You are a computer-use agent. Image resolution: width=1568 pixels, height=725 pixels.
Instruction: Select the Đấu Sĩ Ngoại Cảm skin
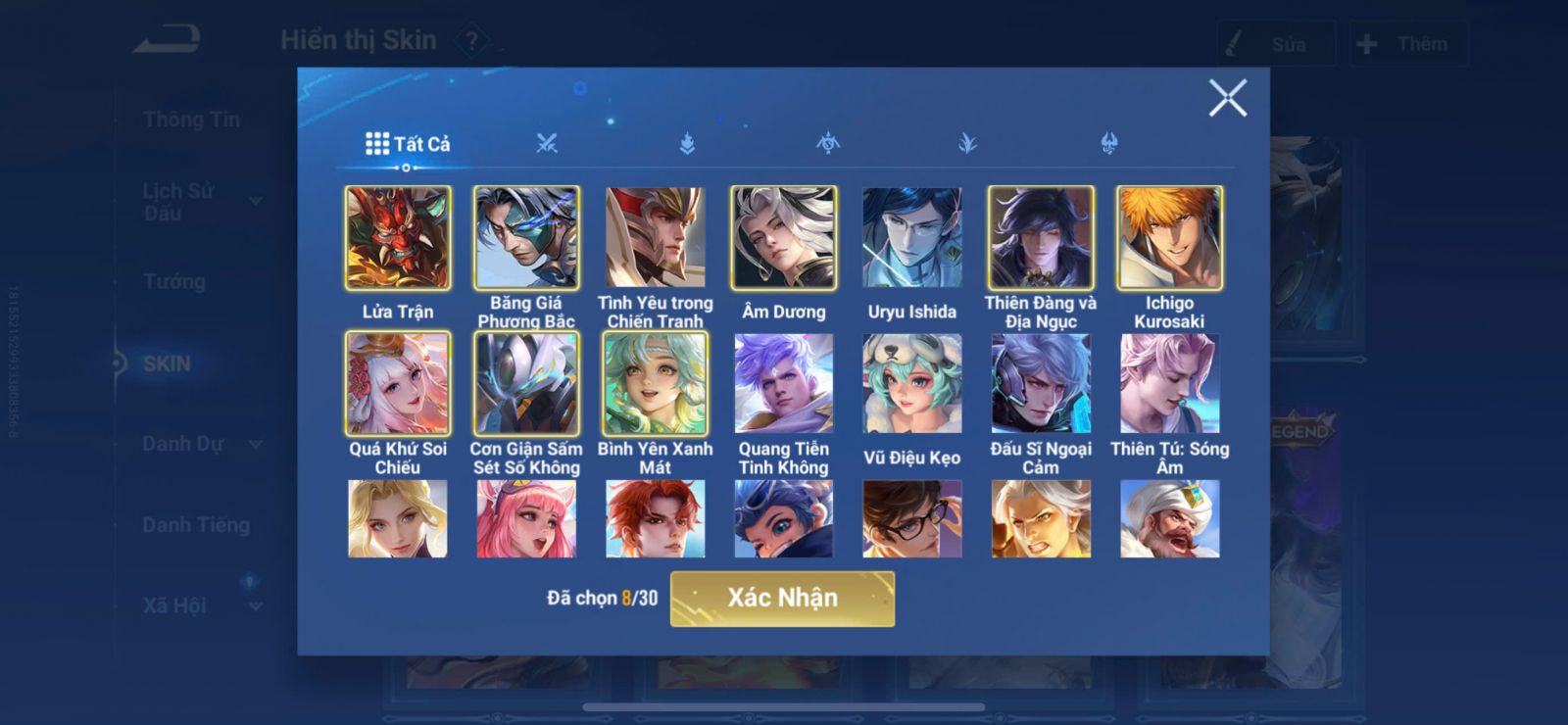click(1041, 383)
